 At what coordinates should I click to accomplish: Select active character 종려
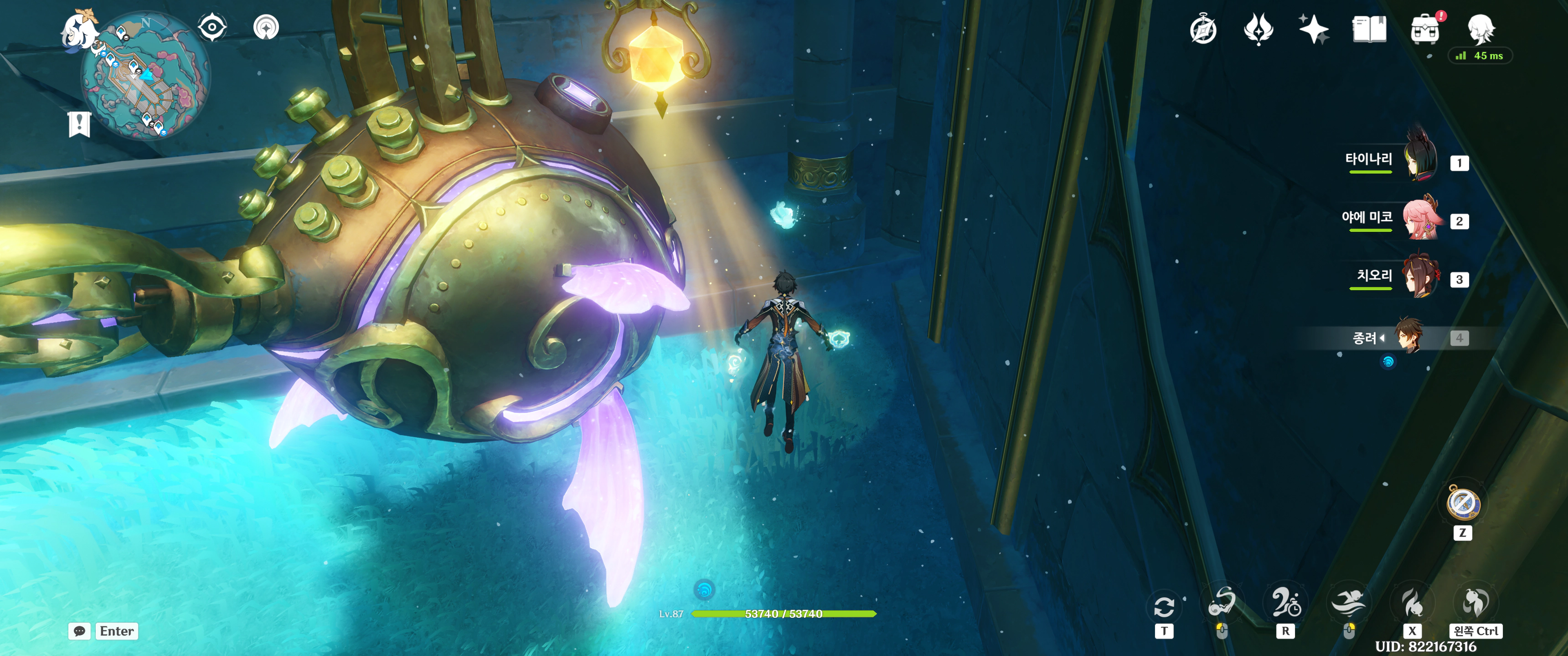pyautogui.click(x=1409, y=336)
